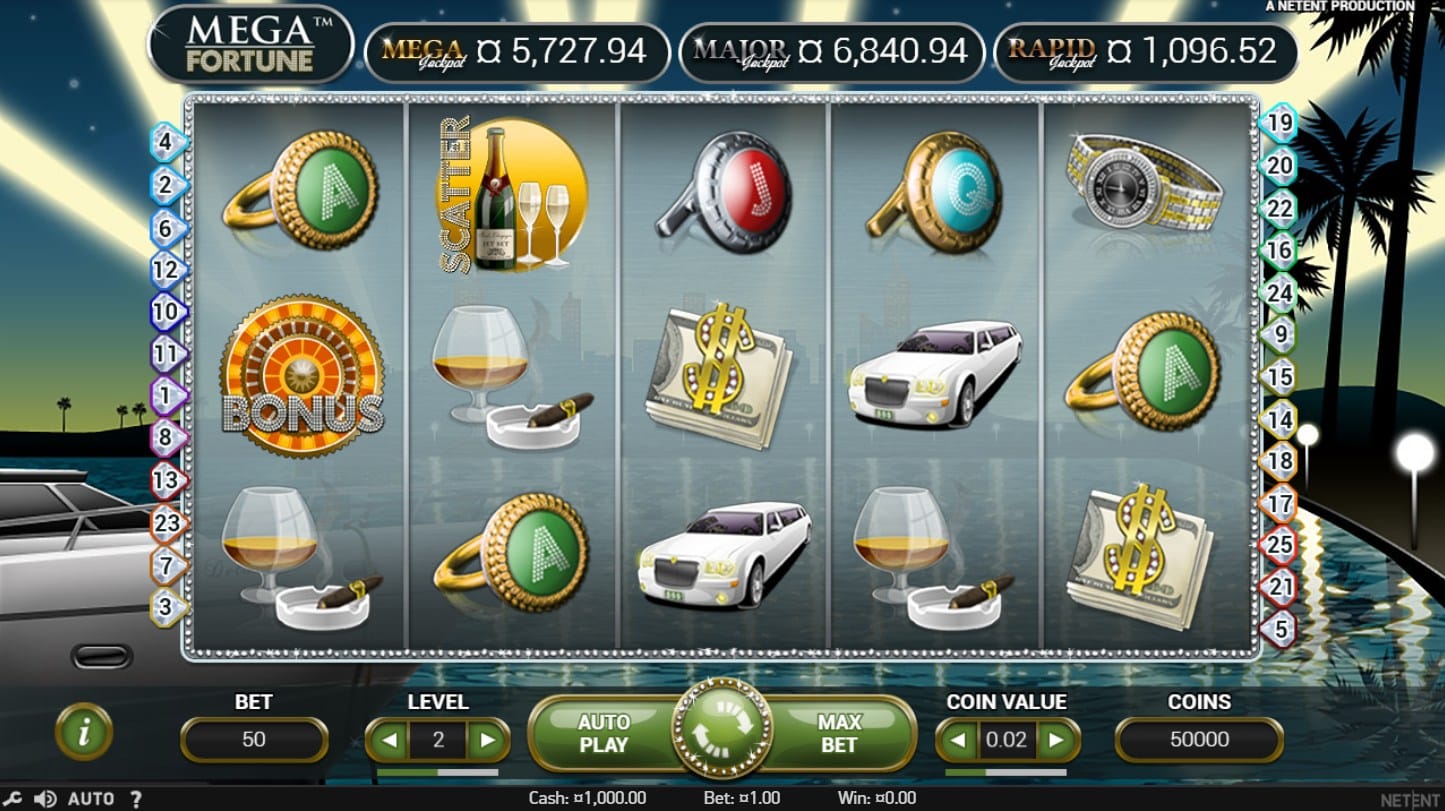Start Auto Play mode
Image resolution: width=1445 pixels, height=811 pixels.
tap(603, 733)
